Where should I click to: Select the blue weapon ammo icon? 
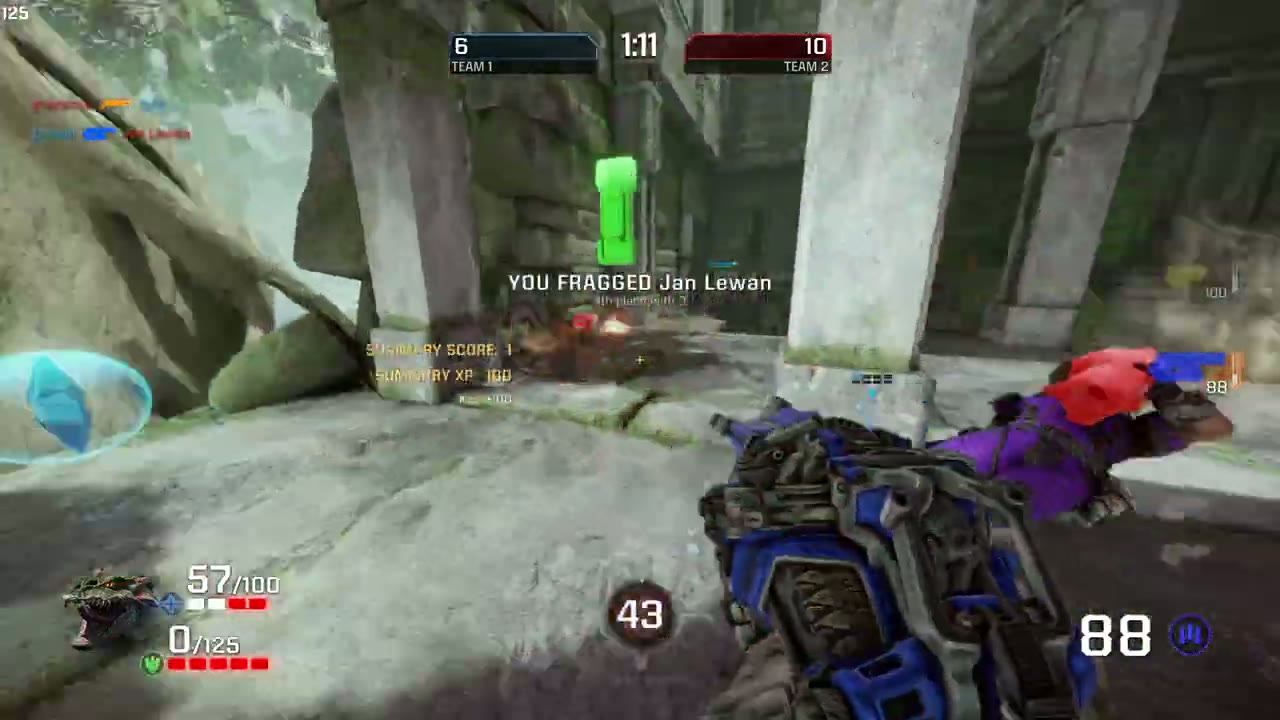click(x=1190, y=636)
